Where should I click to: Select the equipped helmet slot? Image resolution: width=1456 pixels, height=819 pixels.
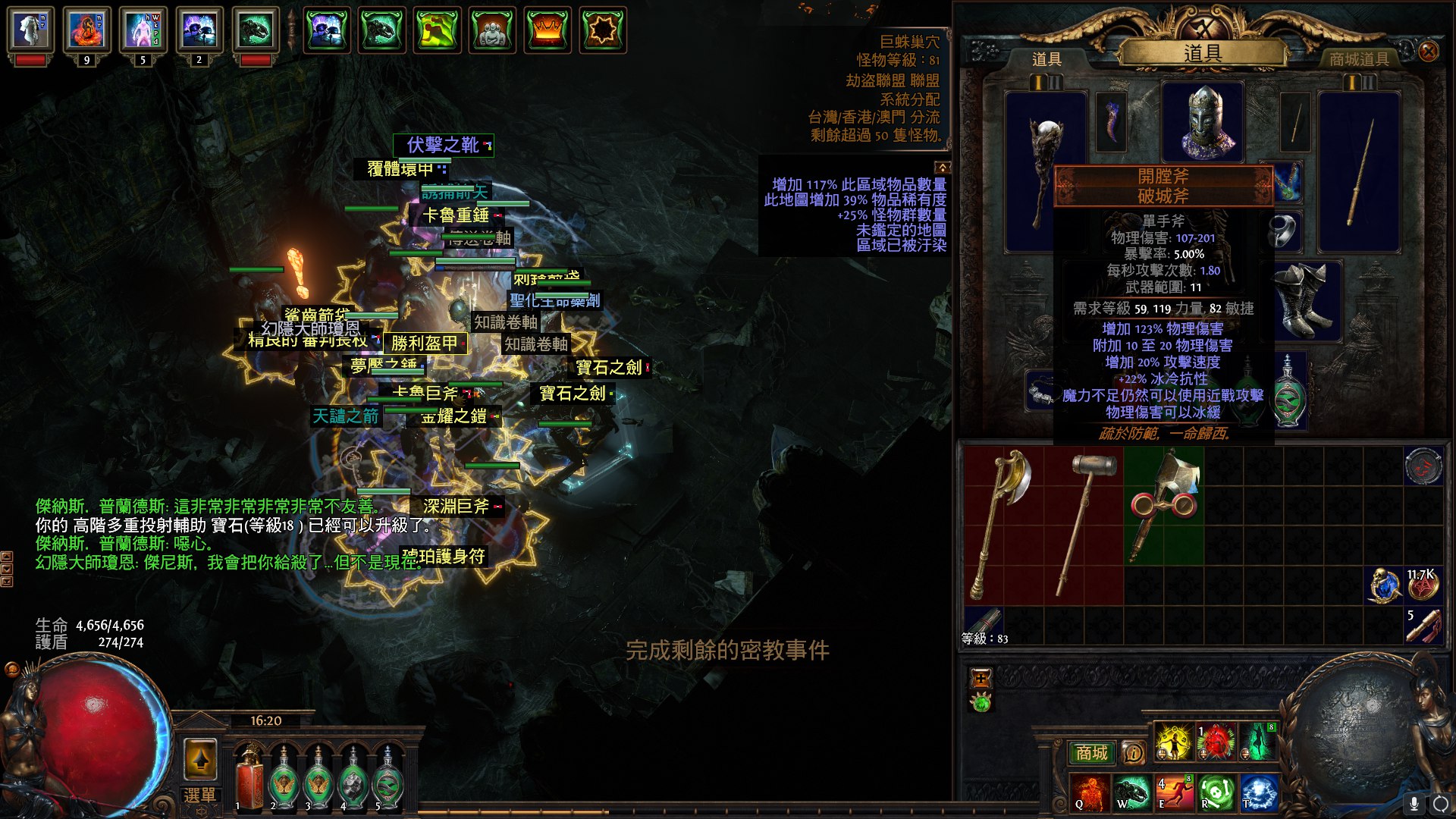[x=1203, y=121]
